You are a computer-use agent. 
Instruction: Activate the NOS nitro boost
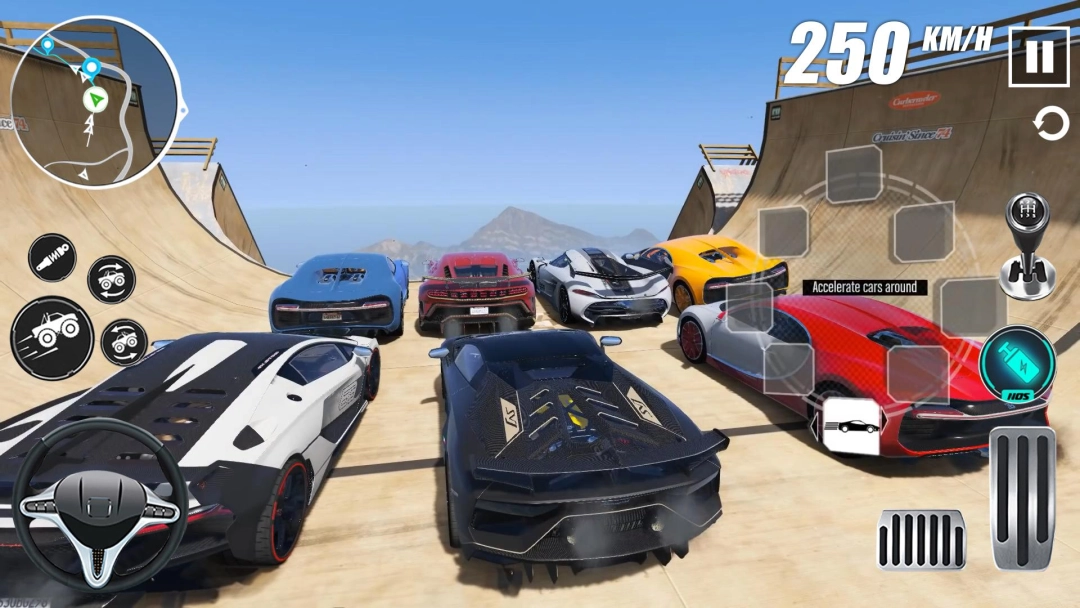(x=1015, y=364)
